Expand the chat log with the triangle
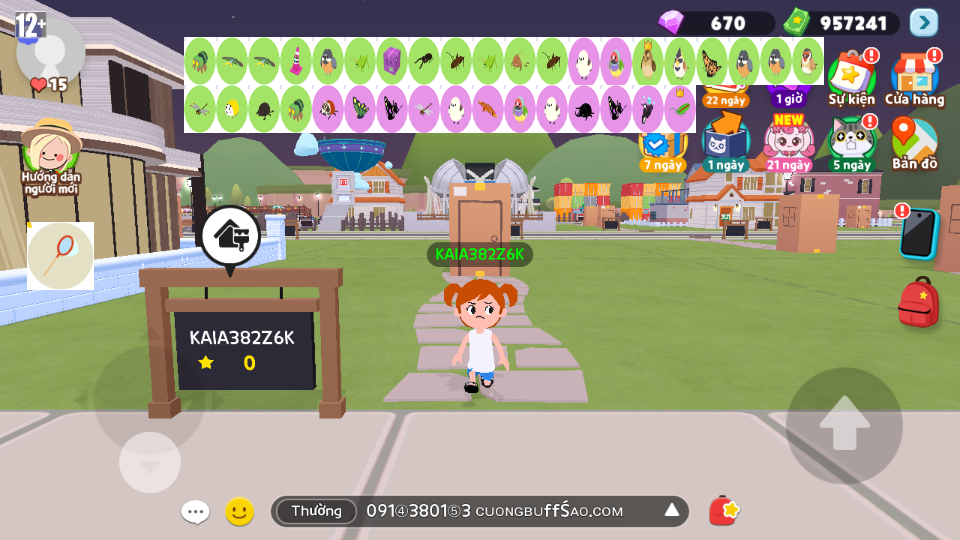 point(672,511)
